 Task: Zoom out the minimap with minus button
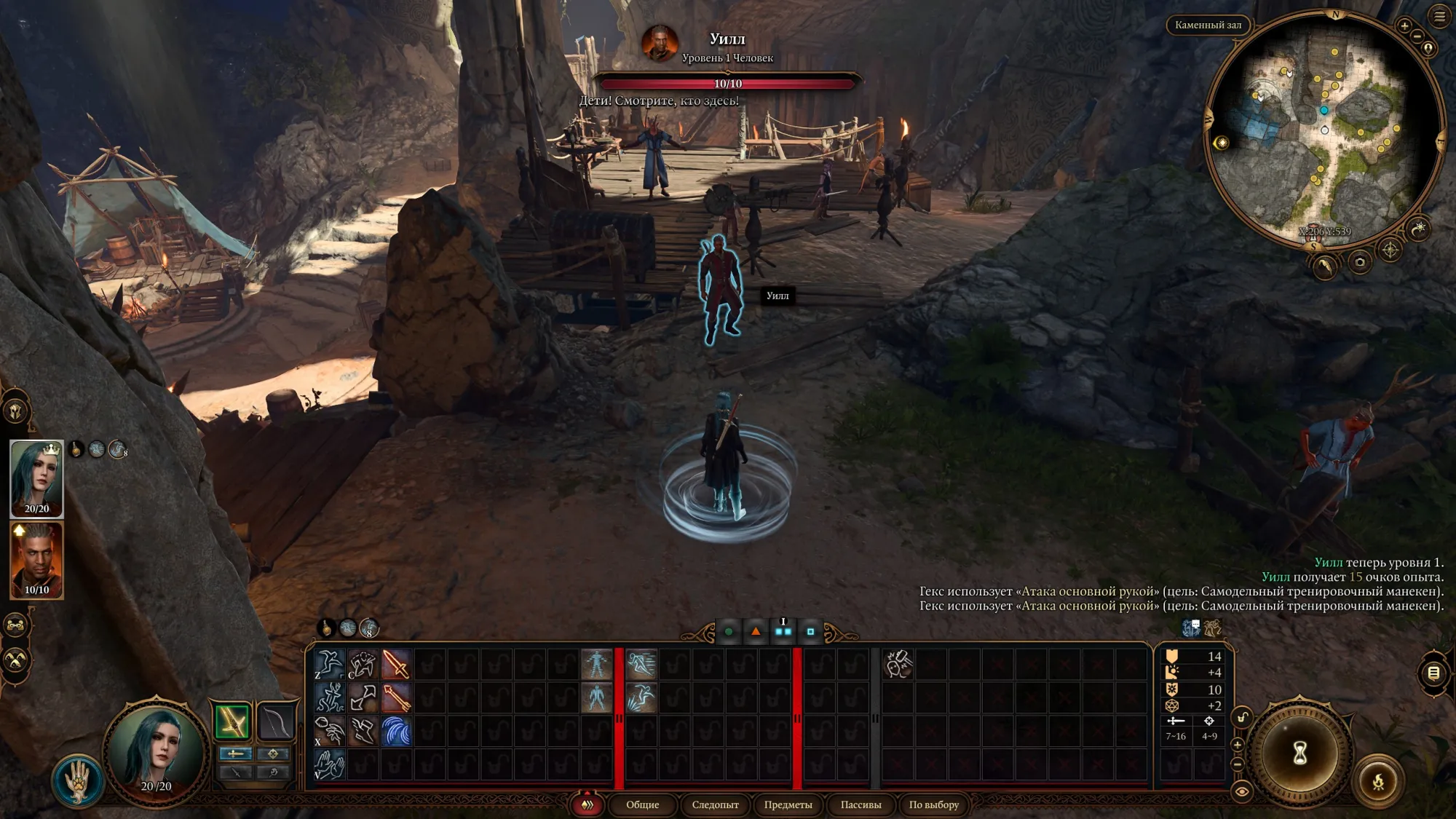point(1417,36)
